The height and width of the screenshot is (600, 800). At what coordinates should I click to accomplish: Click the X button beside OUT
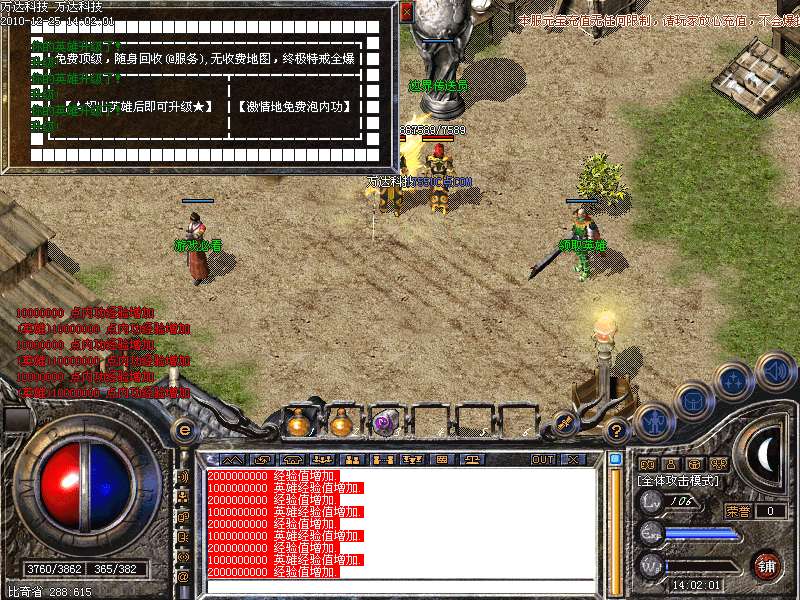click(573, 460)
